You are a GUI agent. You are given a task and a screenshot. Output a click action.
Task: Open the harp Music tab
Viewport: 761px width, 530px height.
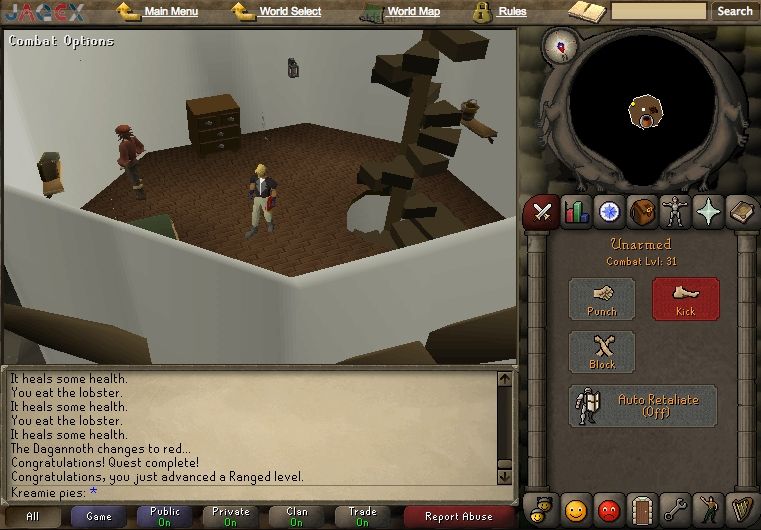740,509
